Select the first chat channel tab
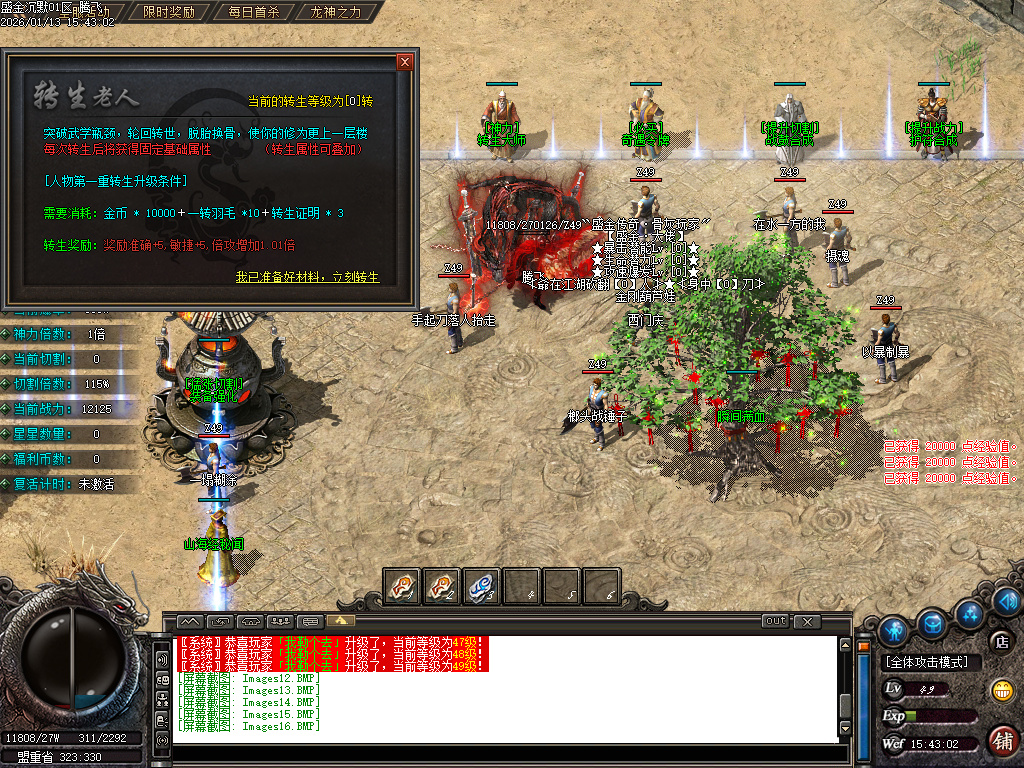Viewport: 1024px width, 768px height. [x=190, y=621]
